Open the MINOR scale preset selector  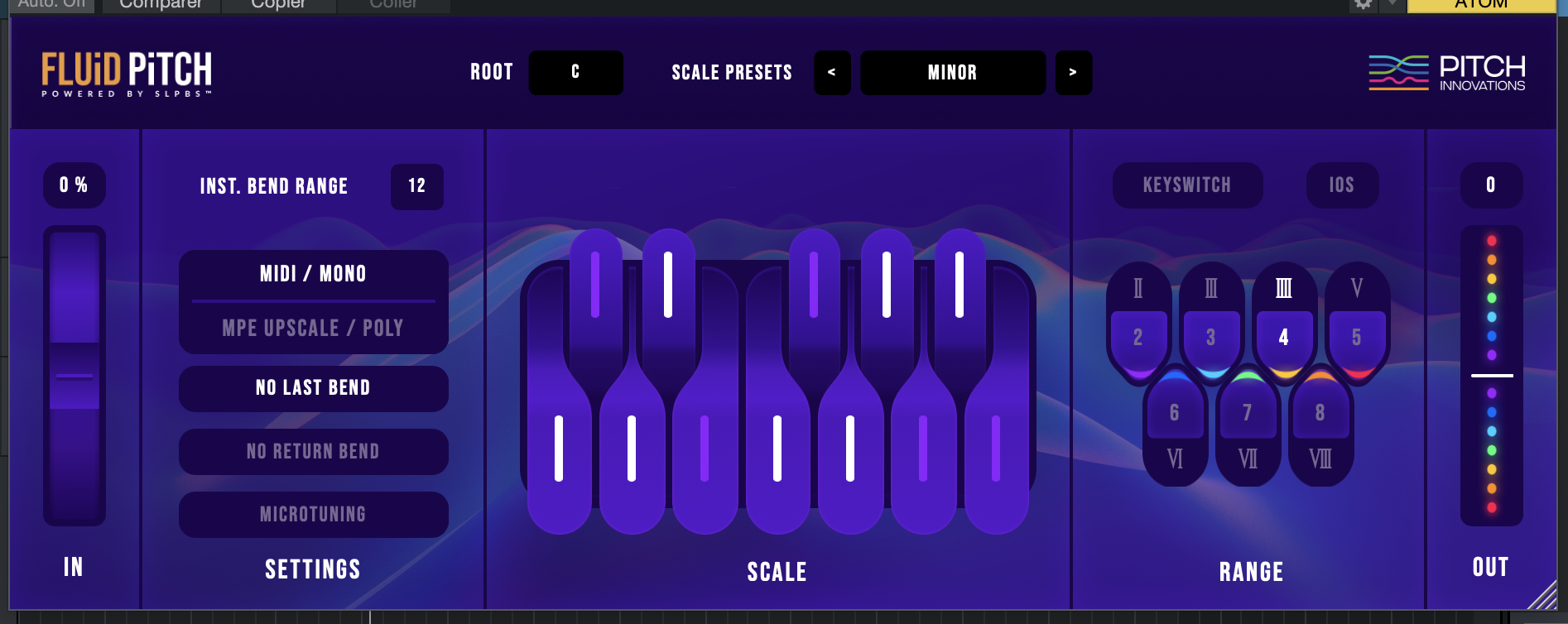click(x=952, y=73)
